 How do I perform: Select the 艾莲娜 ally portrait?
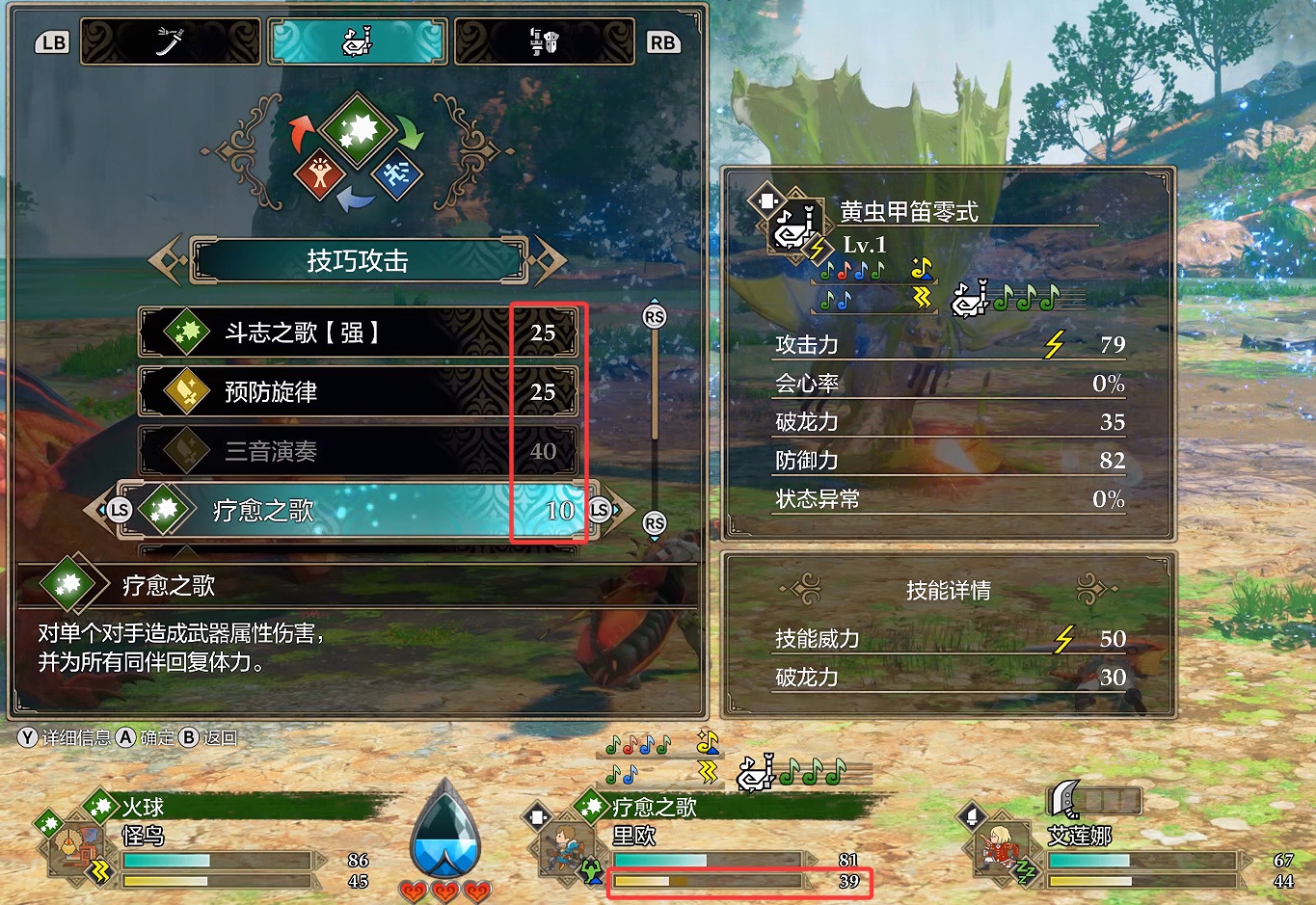[998, 847]
